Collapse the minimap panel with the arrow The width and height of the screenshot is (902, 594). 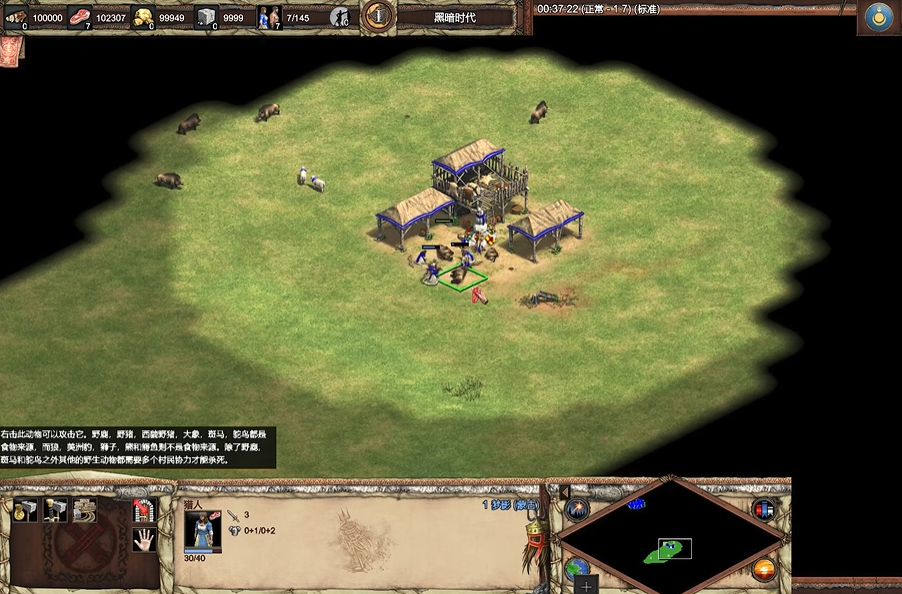tap(563, 492)
